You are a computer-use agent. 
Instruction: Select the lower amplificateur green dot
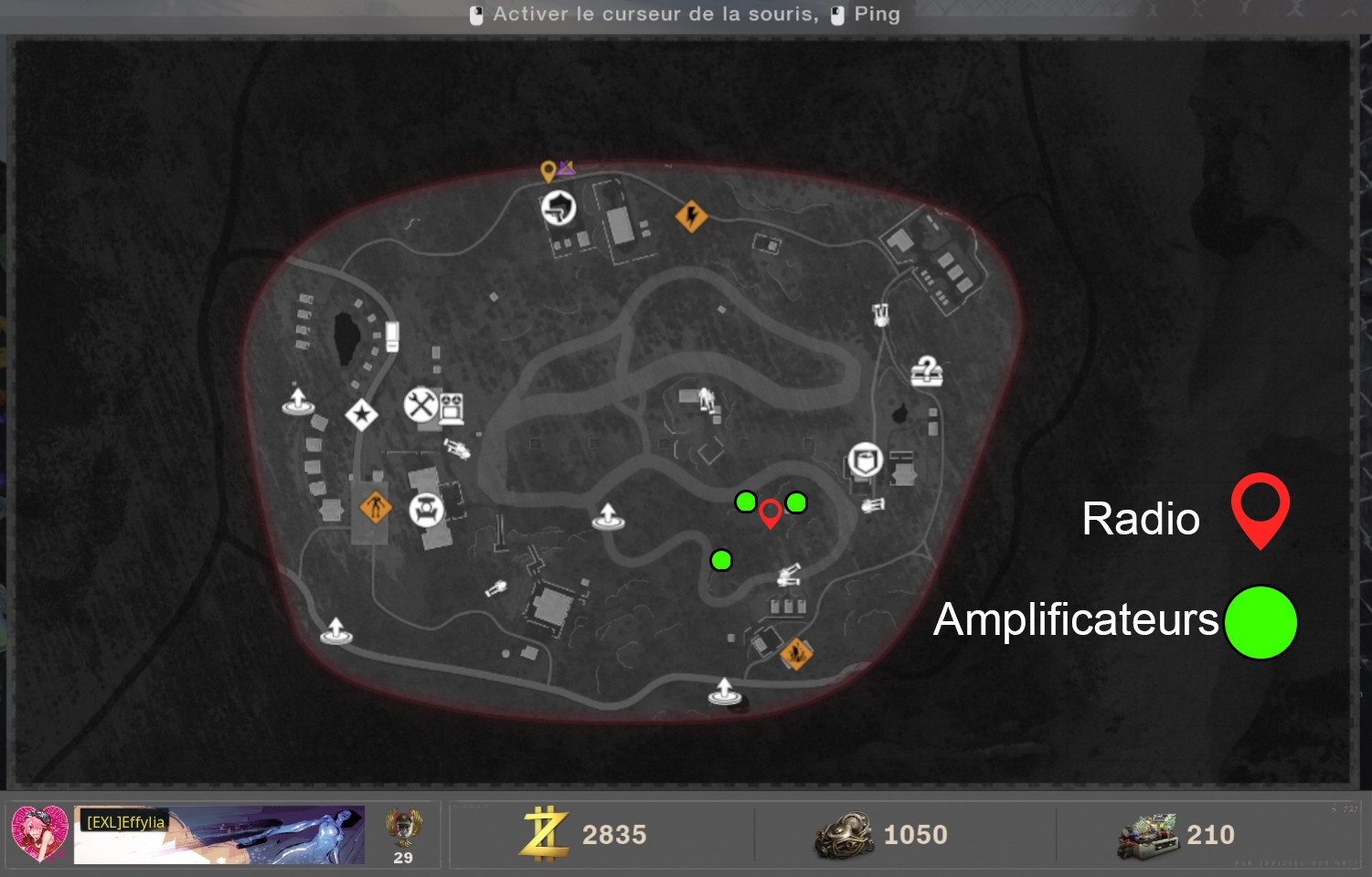[722, 561]
